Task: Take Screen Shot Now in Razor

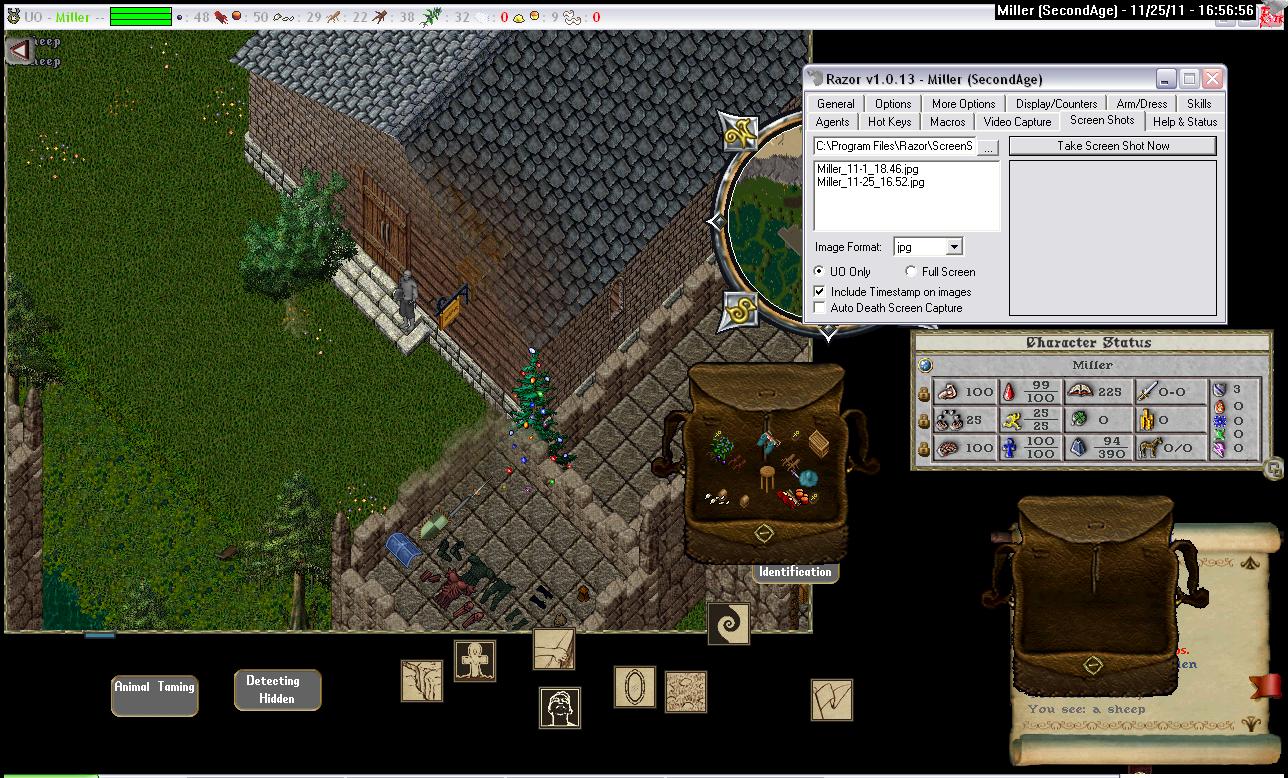Action: [1113, 146]
